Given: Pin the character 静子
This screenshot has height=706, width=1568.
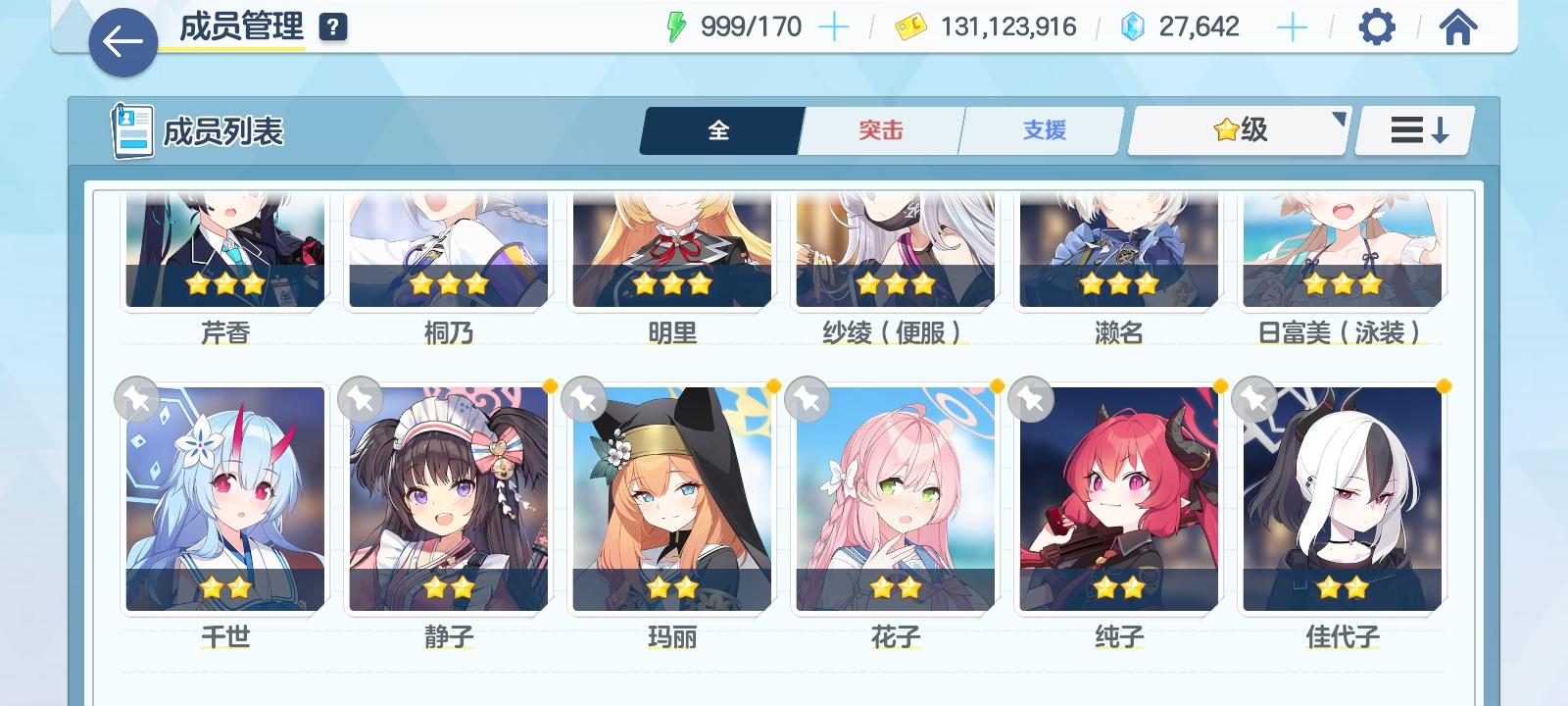Looking at the screenshot, I should [x=363, y=401].
